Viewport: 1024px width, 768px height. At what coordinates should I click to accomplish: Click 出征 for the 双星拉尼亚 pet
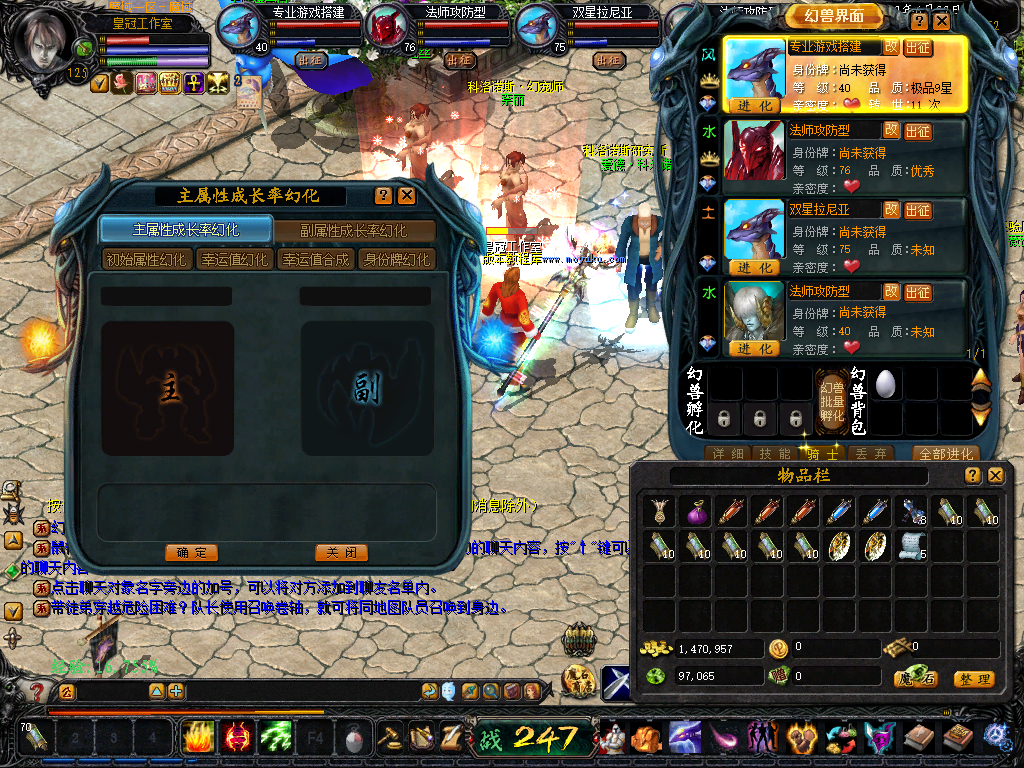click(918, 211)
